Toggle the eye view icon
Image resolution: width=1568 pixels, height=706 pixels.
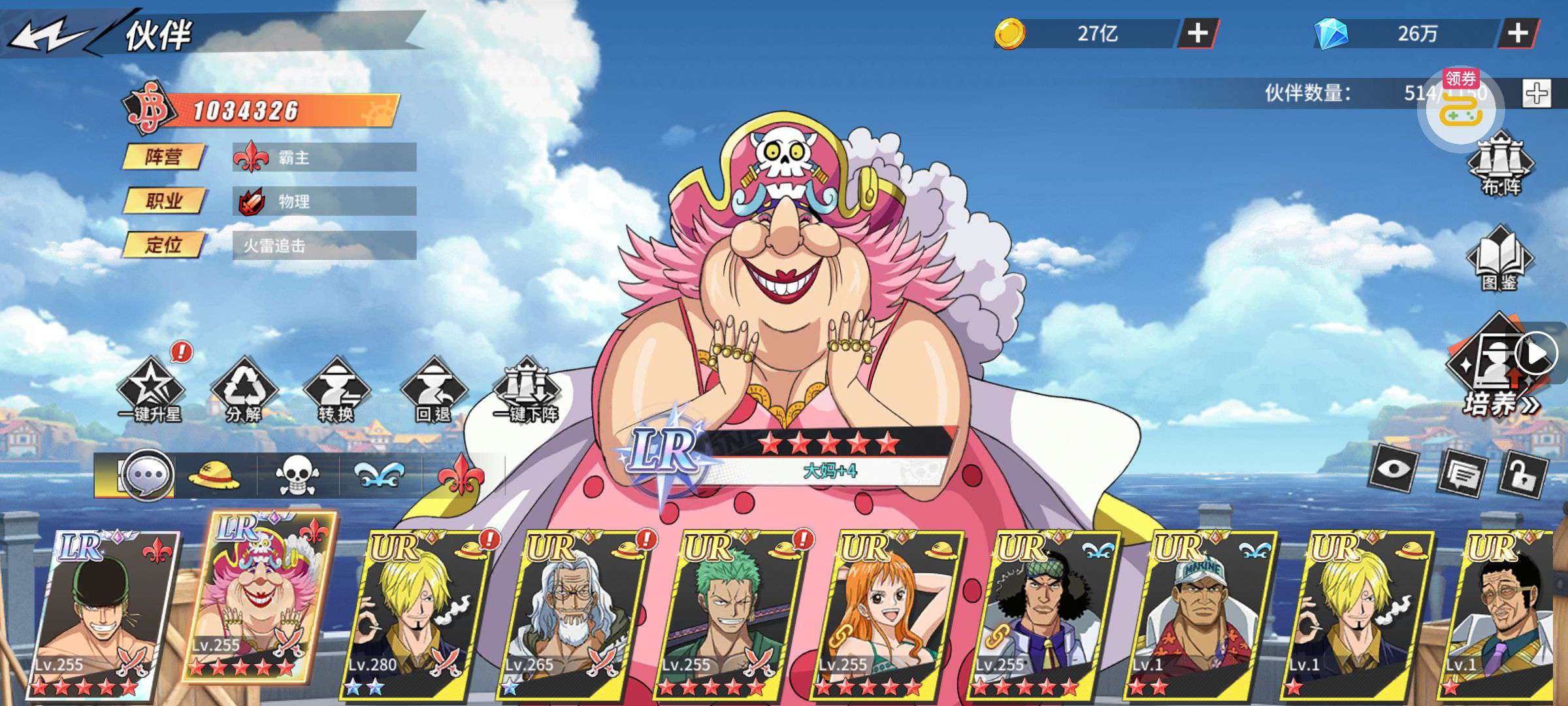point(1394,469)
